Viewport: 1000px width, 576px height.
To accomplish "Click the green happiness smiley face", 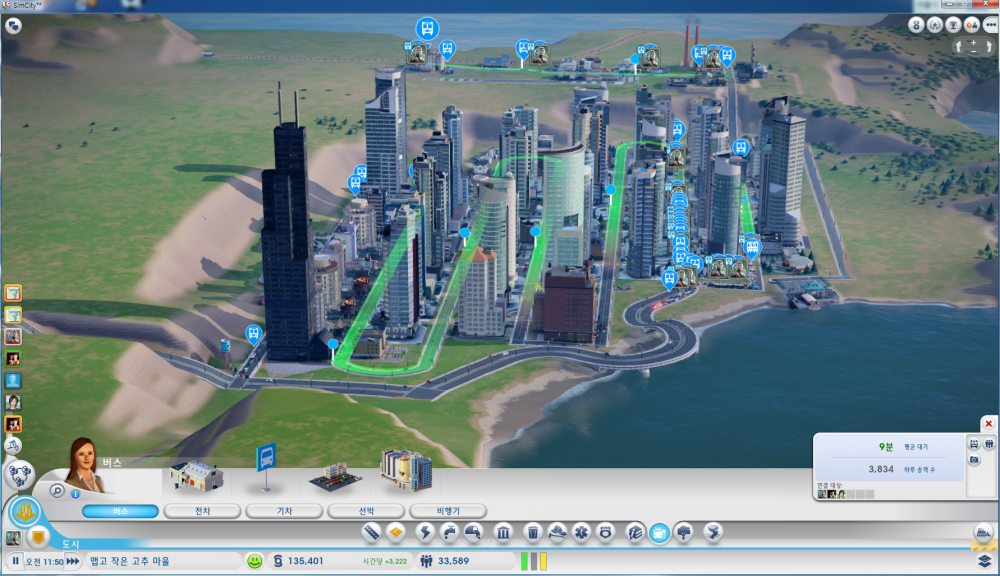I will (x=255, y=561).
